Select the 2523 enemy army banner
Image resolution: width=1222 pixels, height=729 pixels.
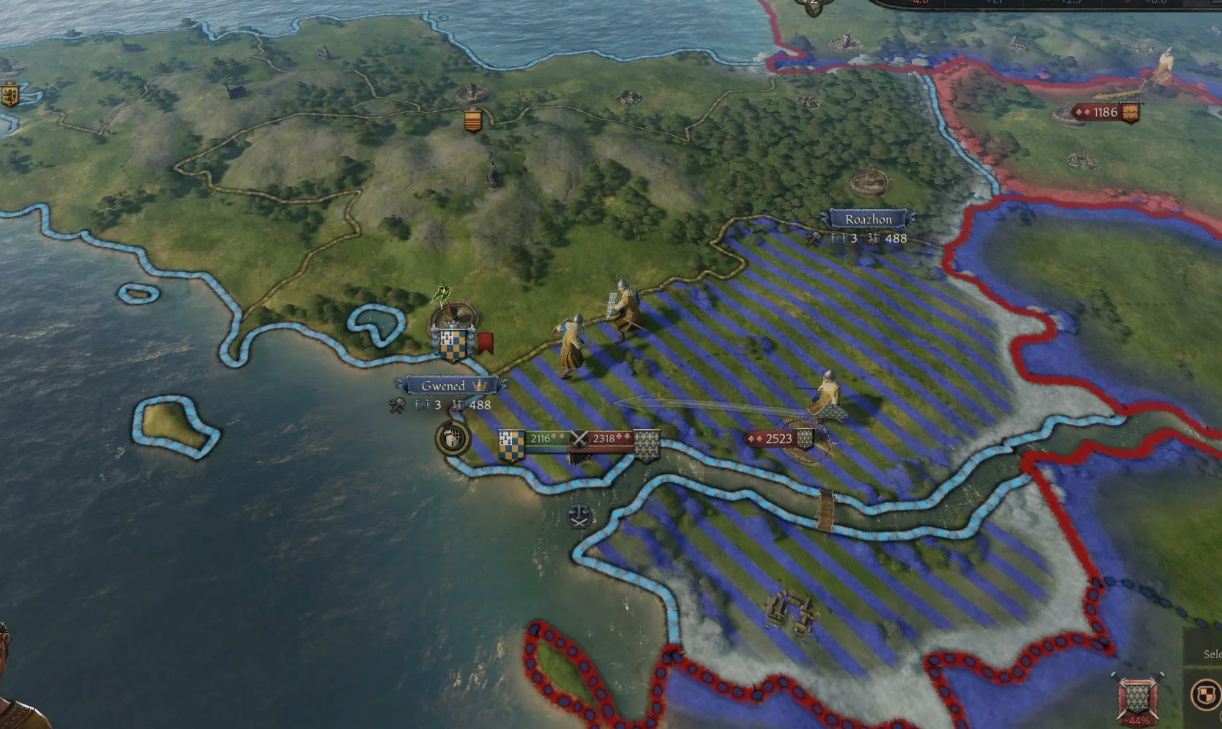(779, 438)
